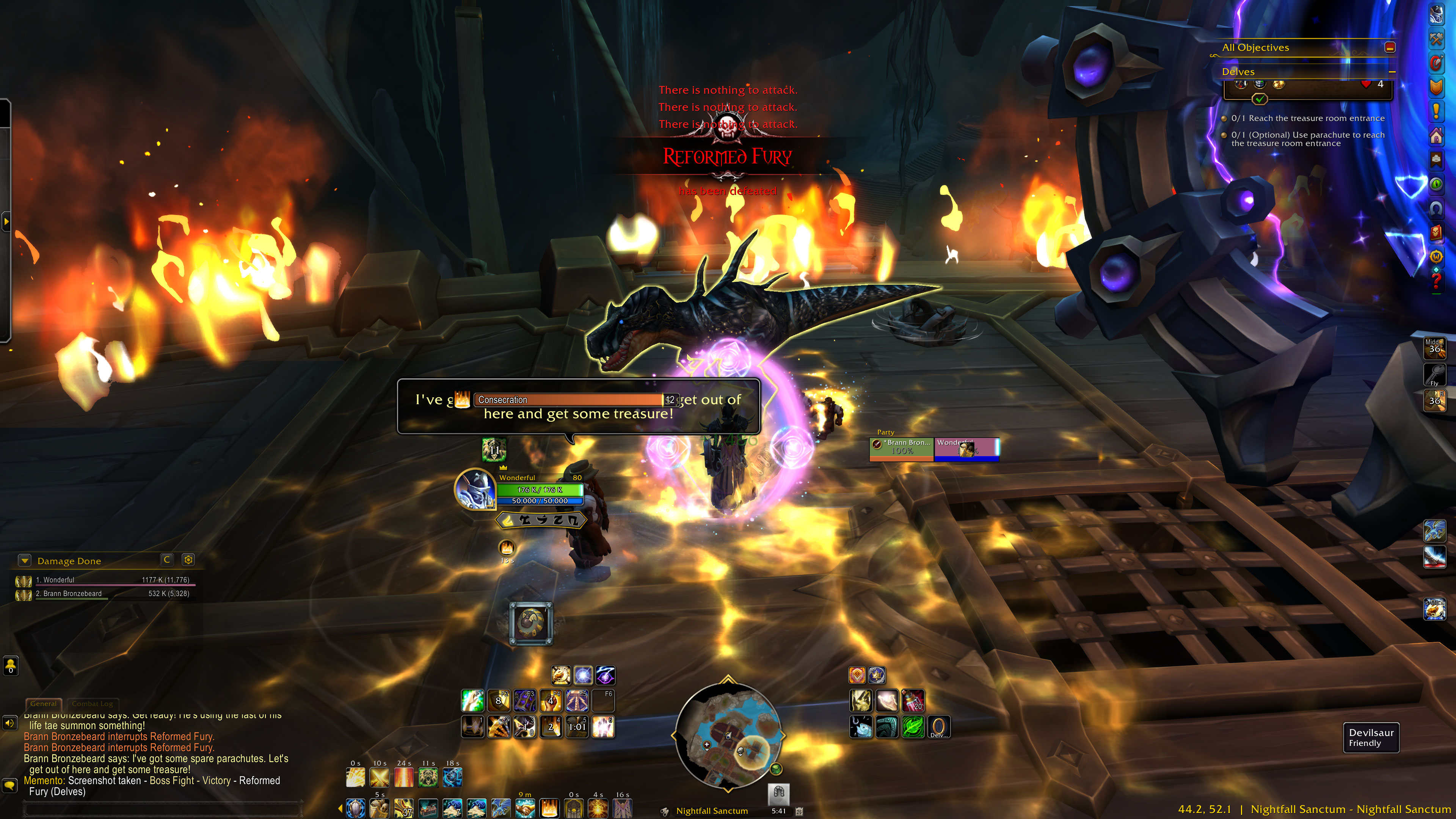Image resolution: width=1456 pixels, height=819 pixels.
Task: Open the social friends button
Action: (11, 666)
